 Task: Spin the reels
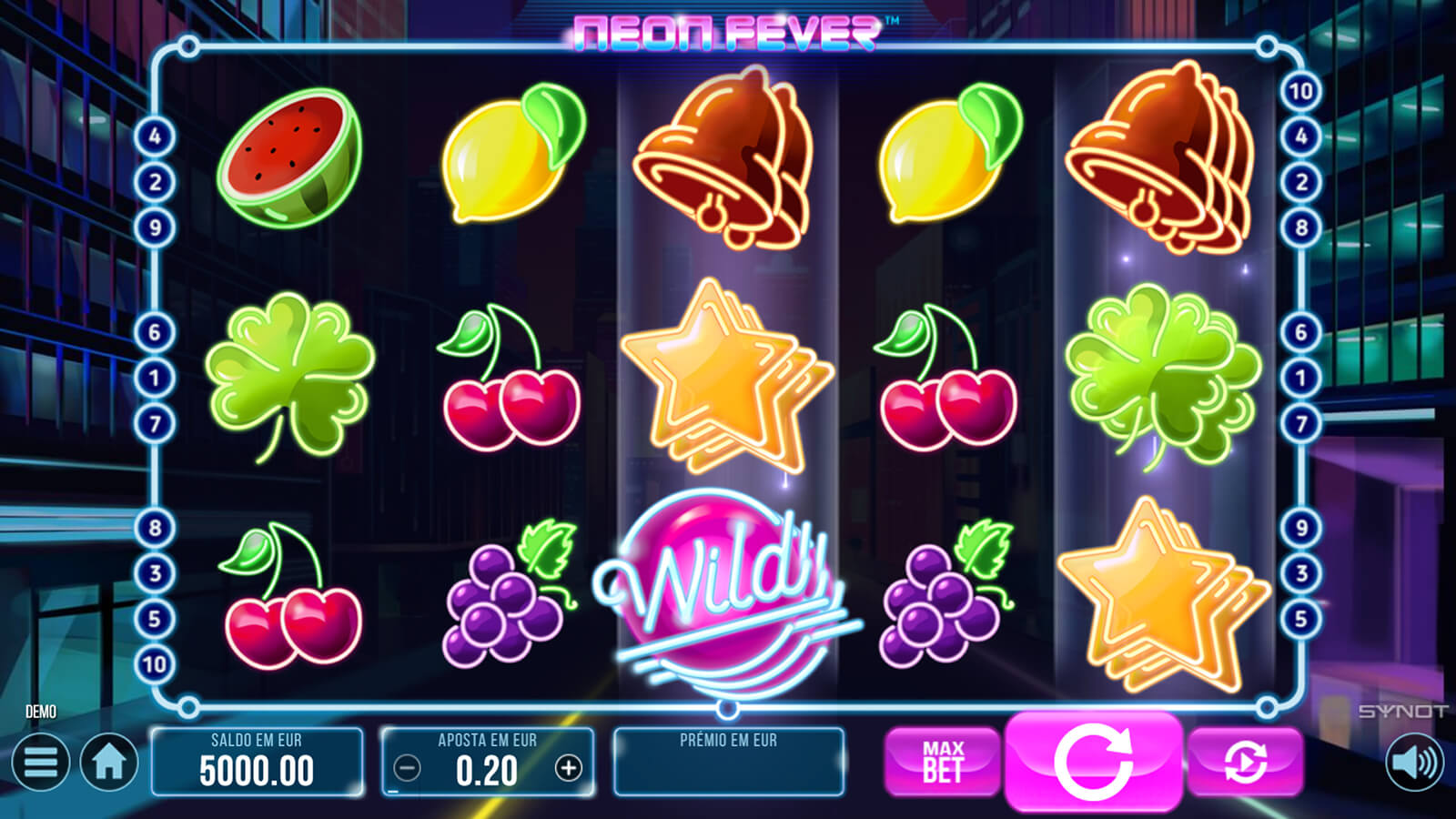(1093, 762)
